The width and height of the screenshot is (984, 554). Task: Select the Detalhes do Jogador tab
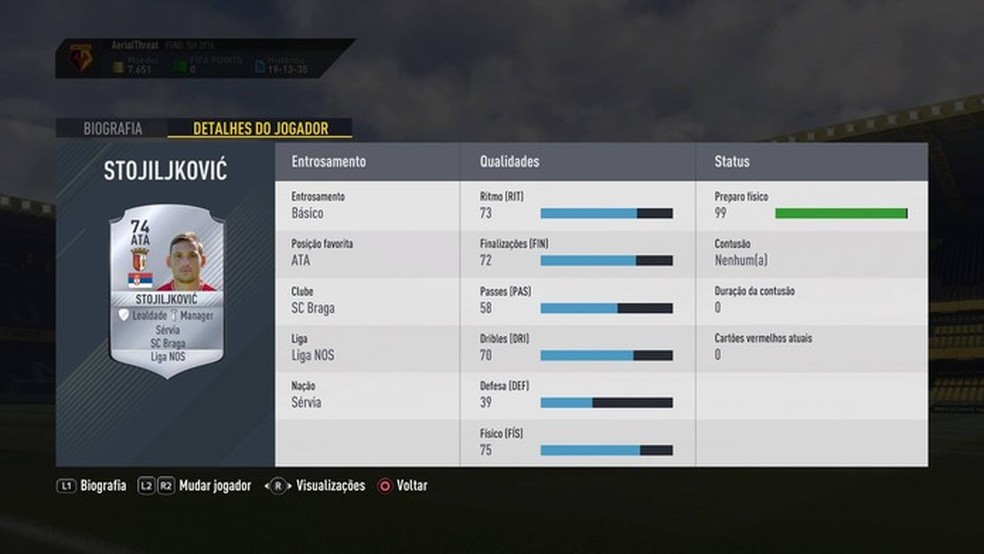point(259,128)
